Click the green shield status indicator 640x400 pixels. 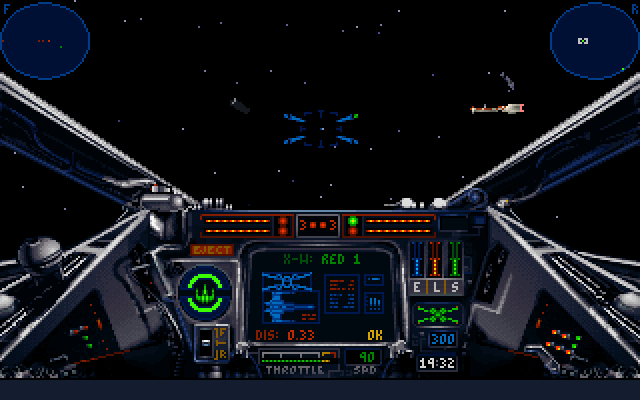(205, 290)
